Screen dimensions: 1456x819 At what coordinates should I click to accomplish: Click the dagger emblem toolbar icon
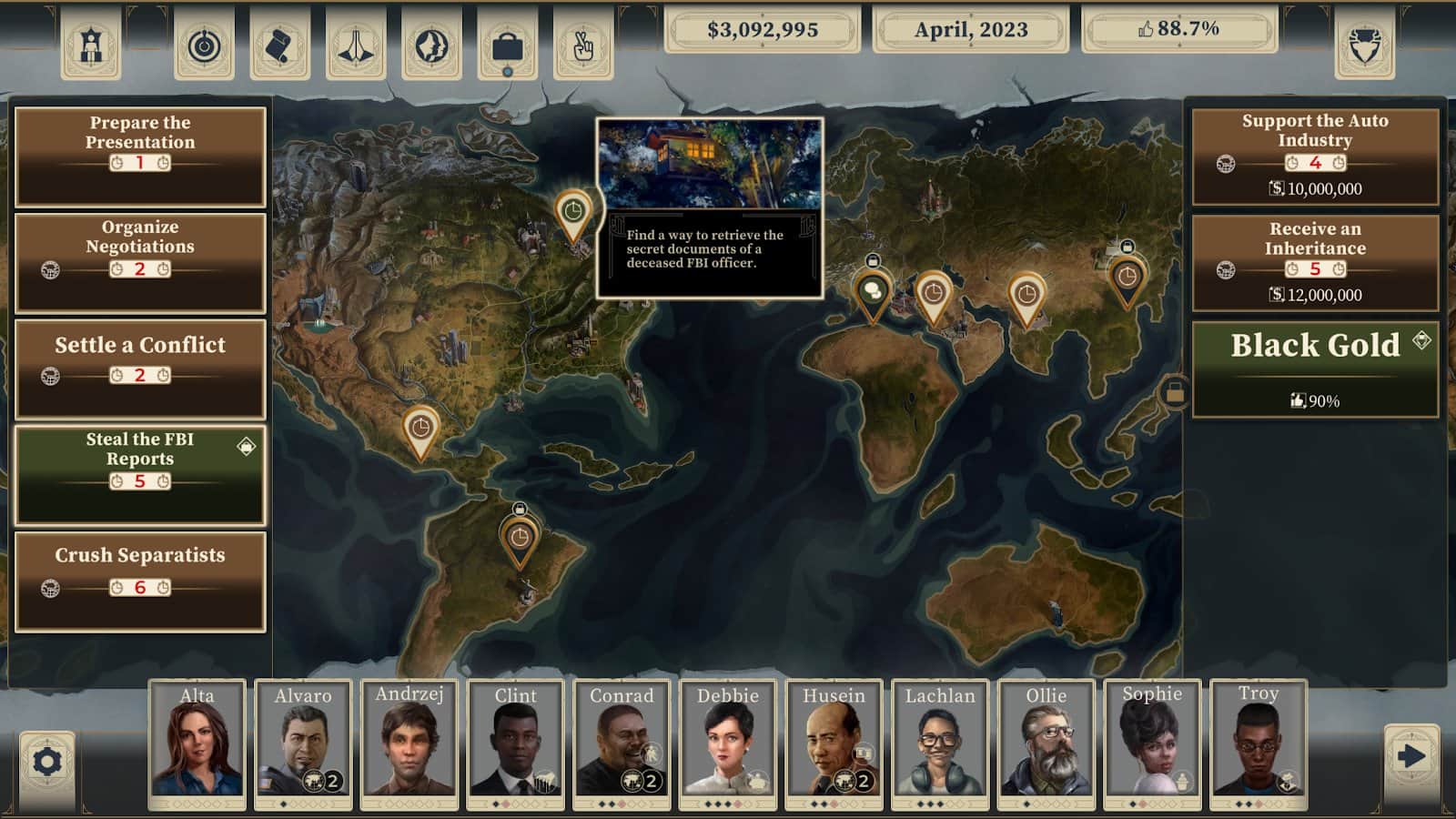pos(358,45)
